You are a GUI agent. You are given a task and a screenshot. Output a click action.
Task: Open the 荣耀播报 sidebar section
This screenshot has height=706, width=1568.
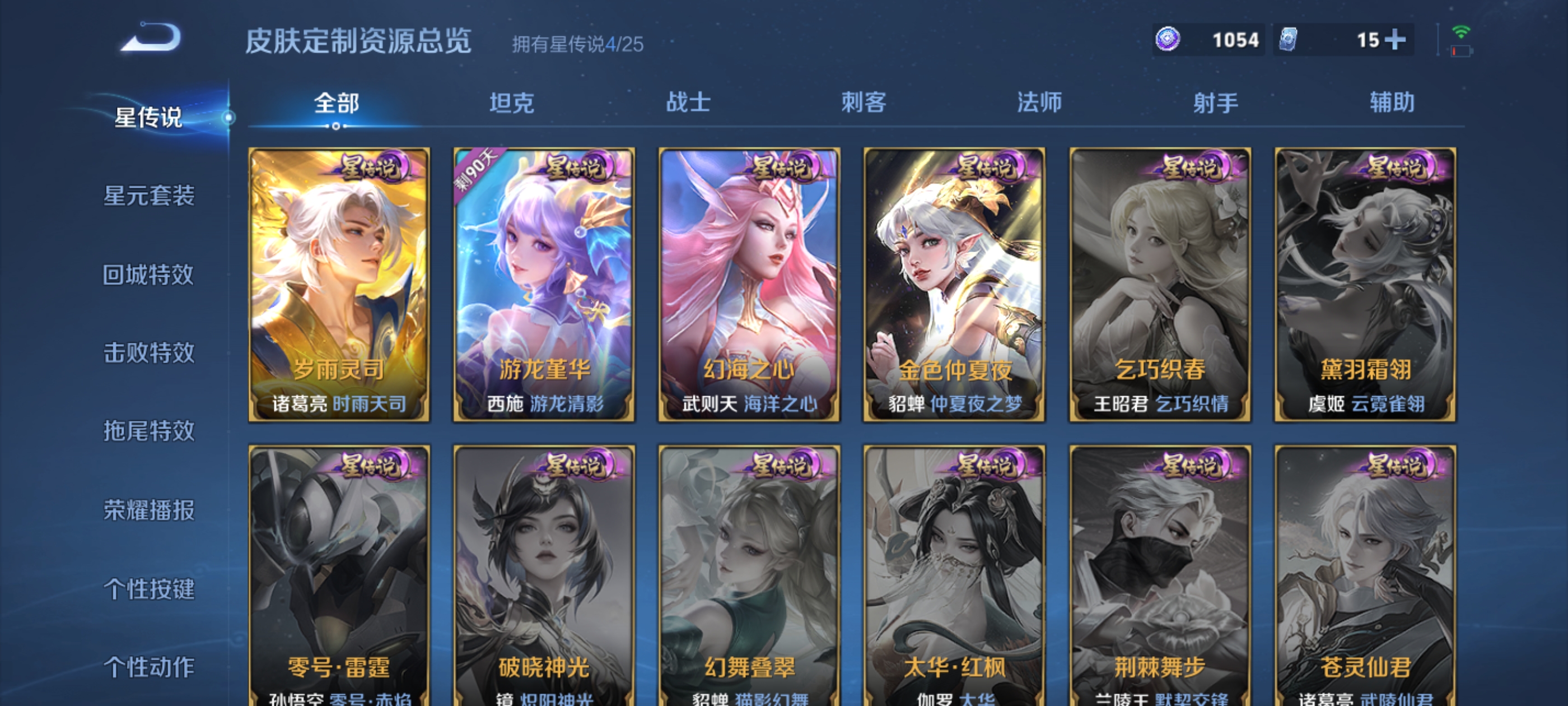[x=150, y=512]
